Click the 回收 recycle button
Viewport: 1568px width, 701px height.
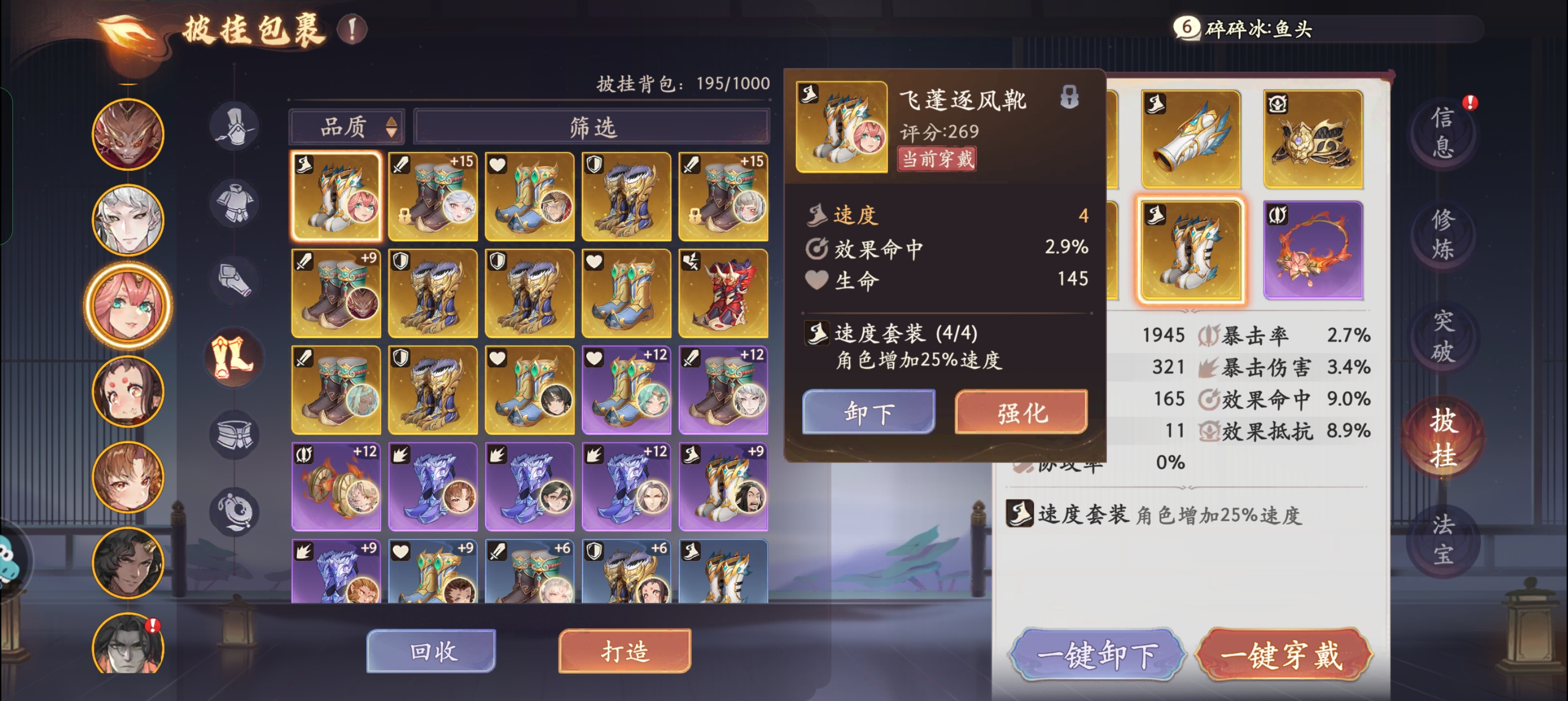(x=432, y=651)
